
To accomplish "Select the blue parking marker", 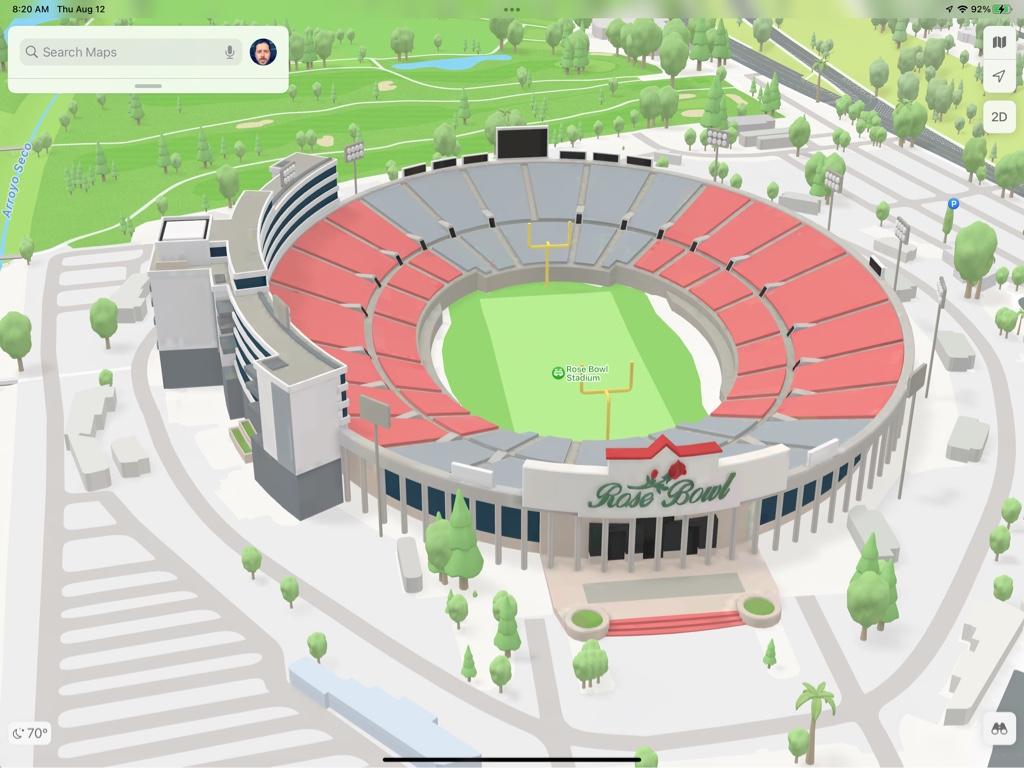I will tap(953, 204).
